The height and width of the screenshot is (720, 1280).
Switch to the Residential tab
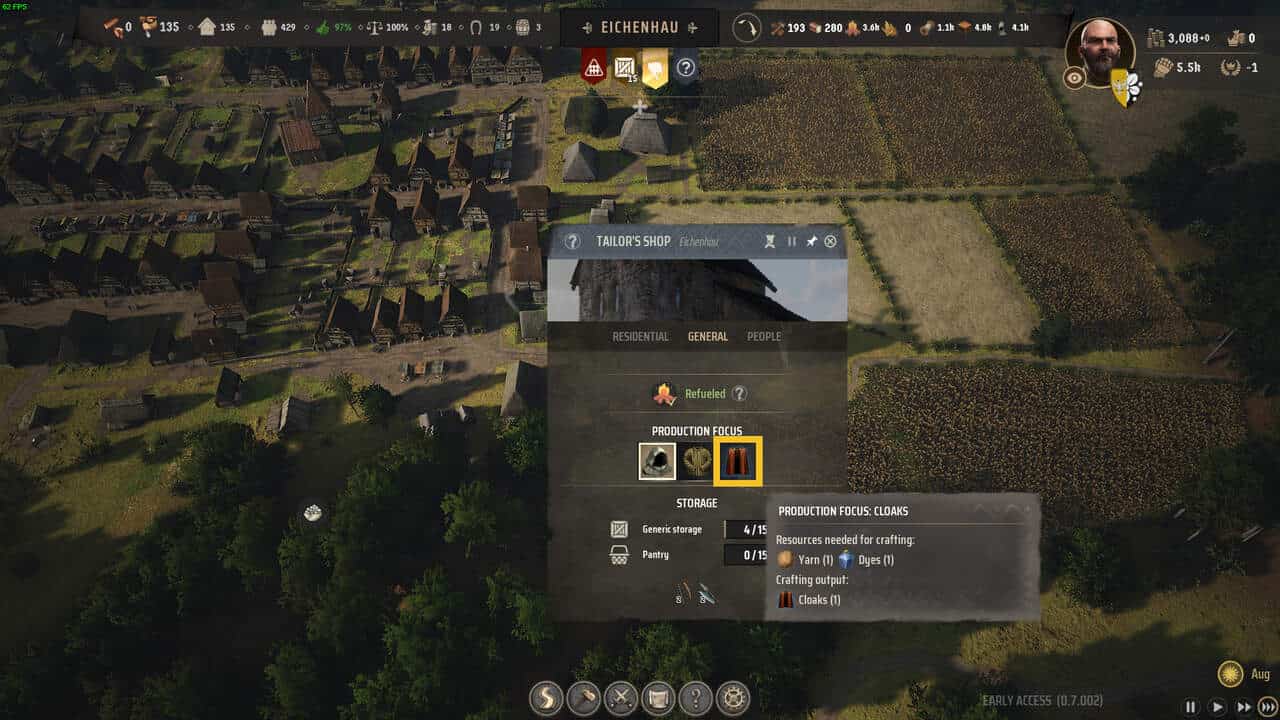click(x=640, y=336)
